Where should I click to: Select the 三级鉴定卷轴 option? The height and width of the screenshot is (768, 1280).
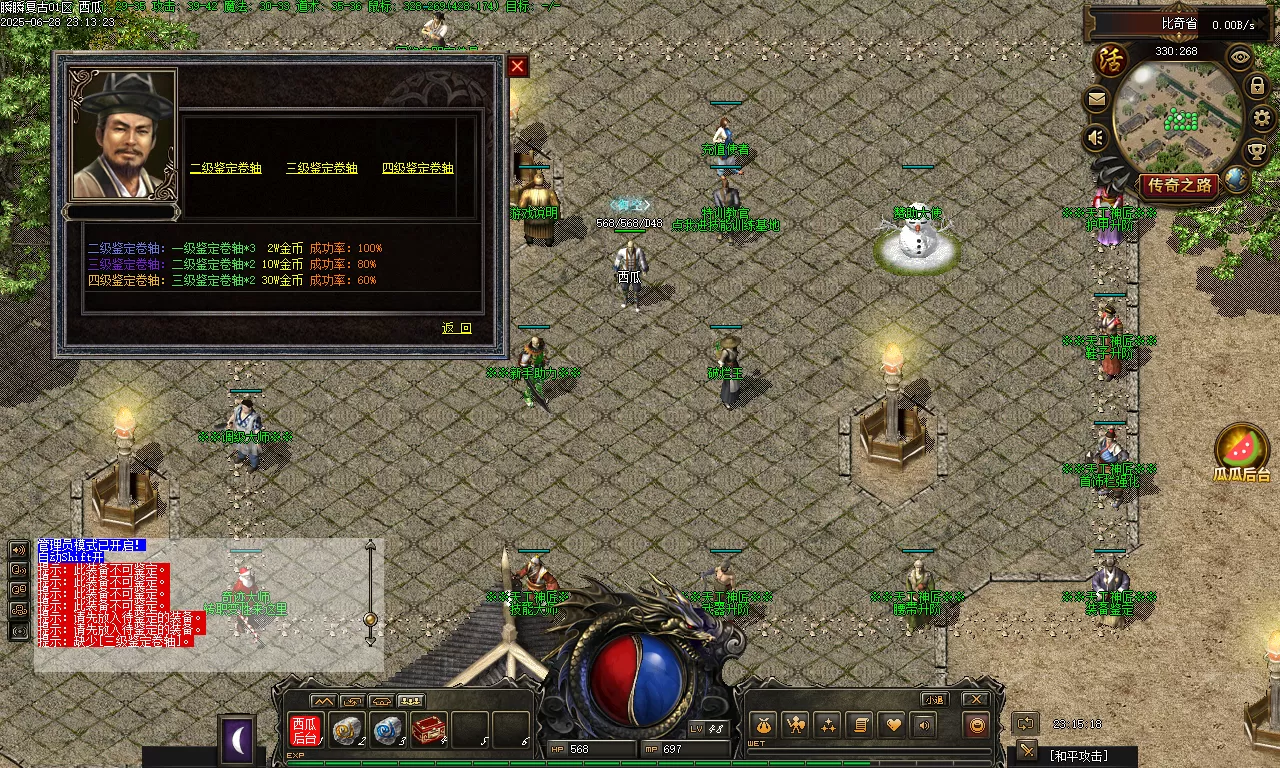click(321, 168)
